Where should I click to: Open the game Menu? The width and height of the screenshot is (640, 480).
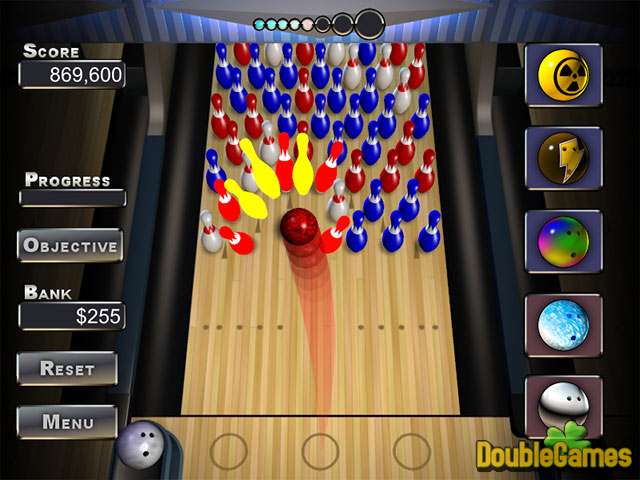tap(67, 421)
